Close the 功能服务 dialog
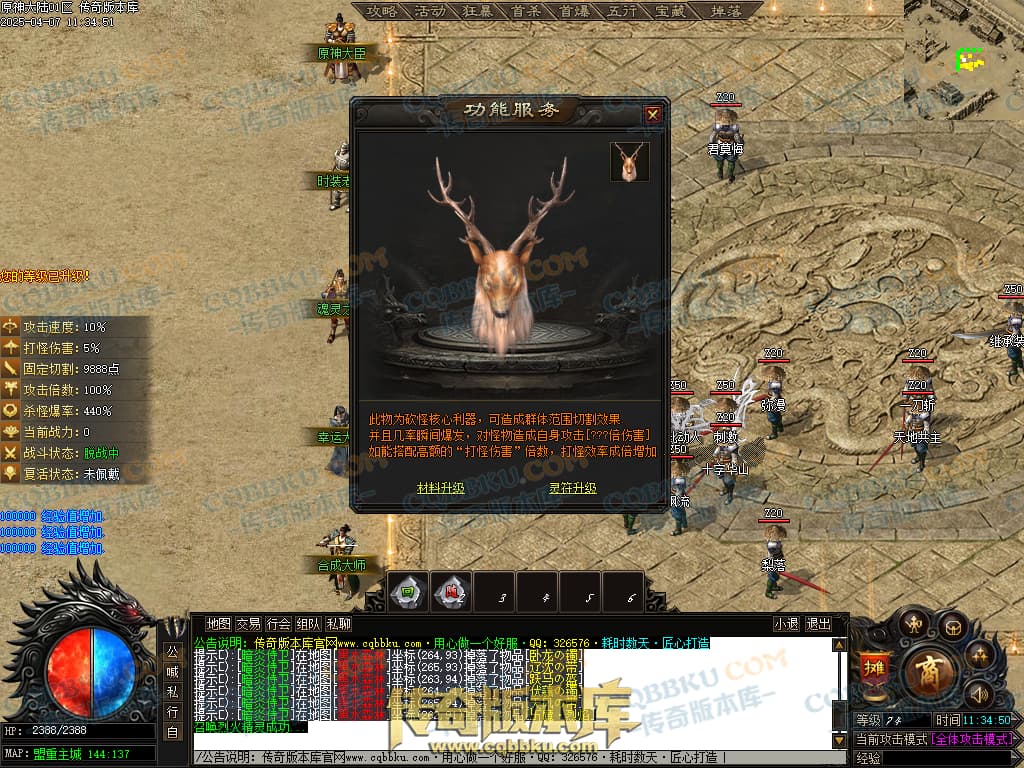This screenshot has height=768, width=1024. 653,114
